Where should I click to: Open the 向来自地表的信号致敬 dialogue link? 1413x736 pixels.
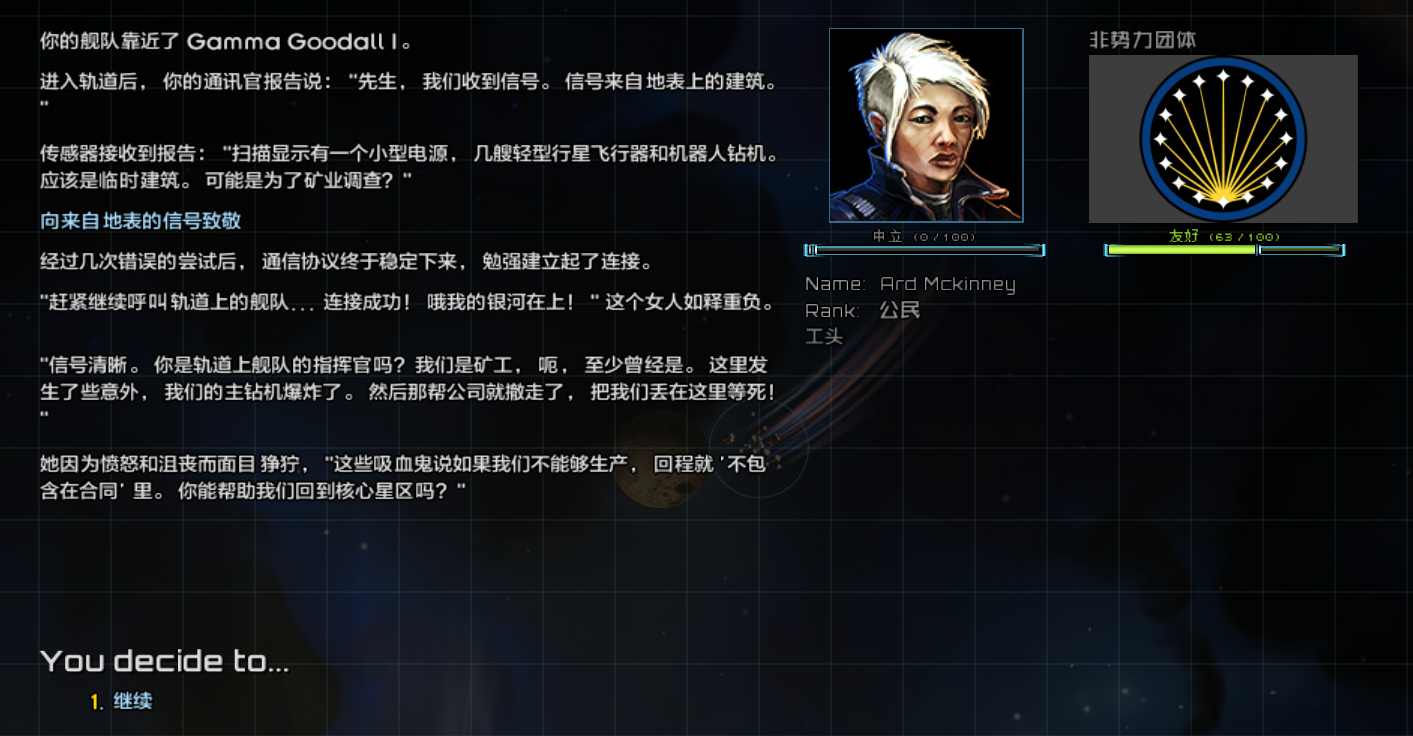pyautogui.click(x=141, y=219)
